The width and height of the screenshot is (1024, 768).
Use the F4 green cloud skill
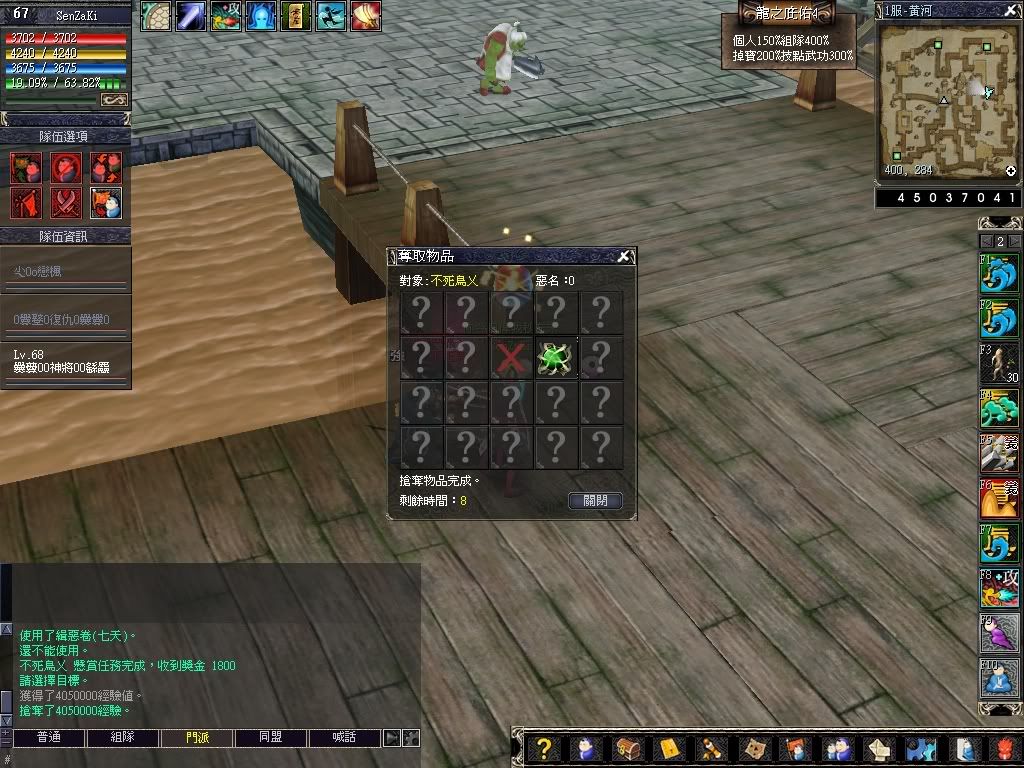click(x=999, y=408)
